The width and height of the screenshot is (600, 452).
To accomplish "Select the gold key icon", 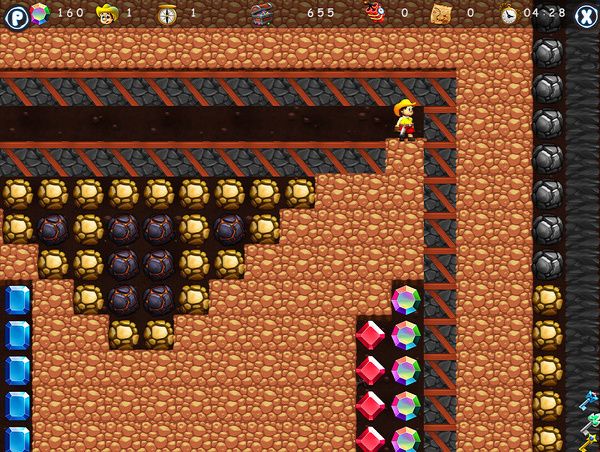I will [x=590, y=441].
